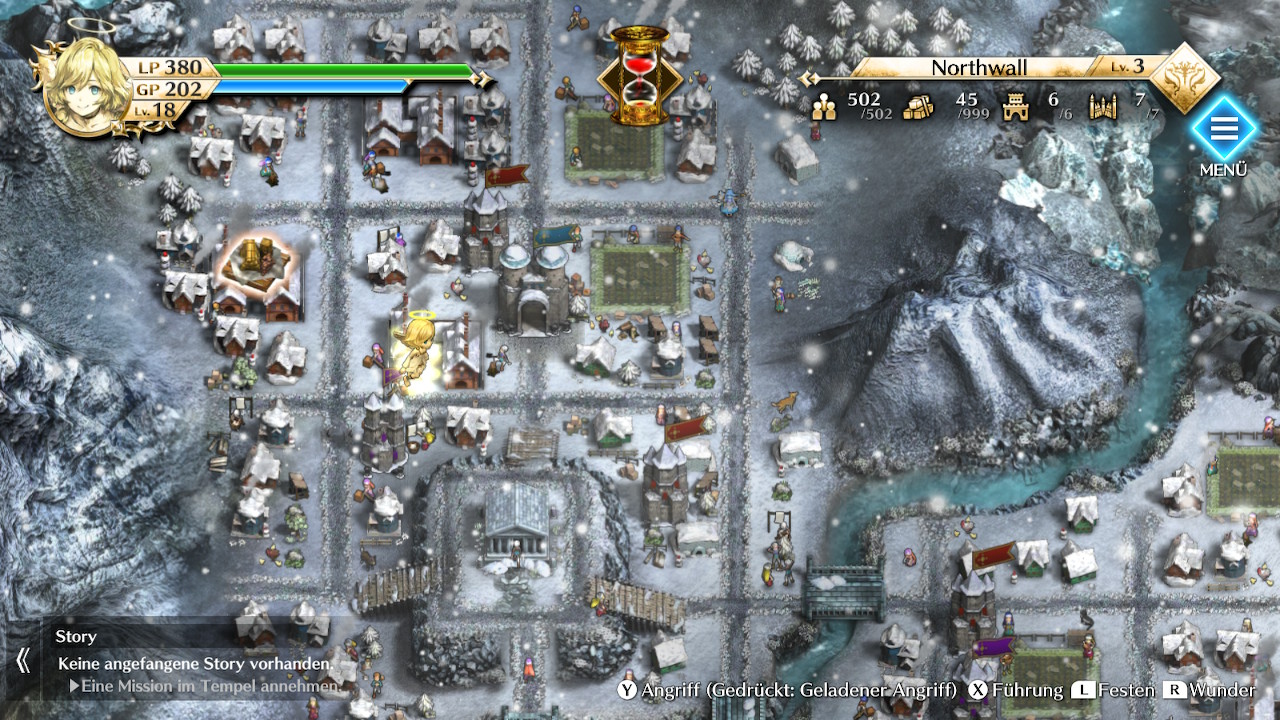Click the golden hourglass icon

(x=639, y=75)
